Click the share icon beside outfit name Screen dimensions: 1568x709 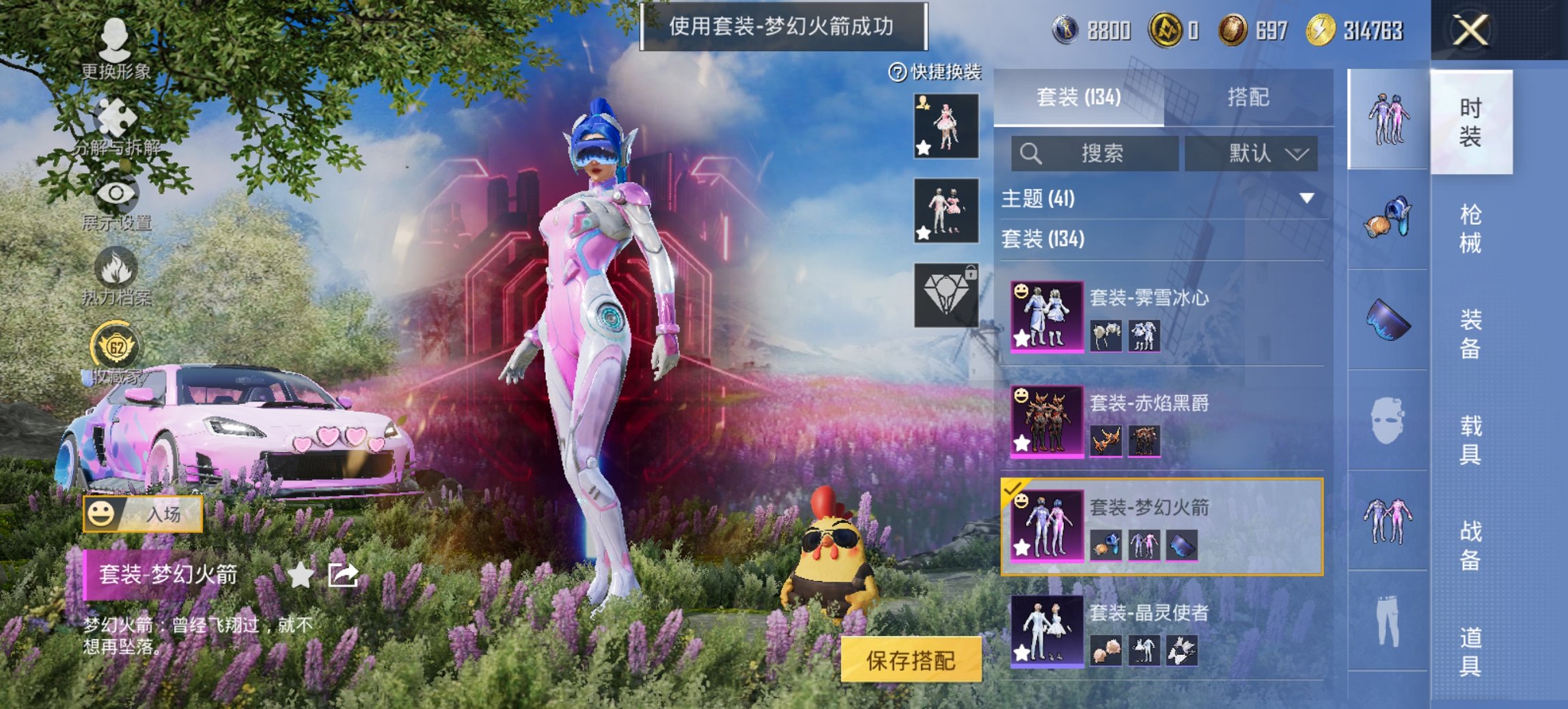[342, 576]
